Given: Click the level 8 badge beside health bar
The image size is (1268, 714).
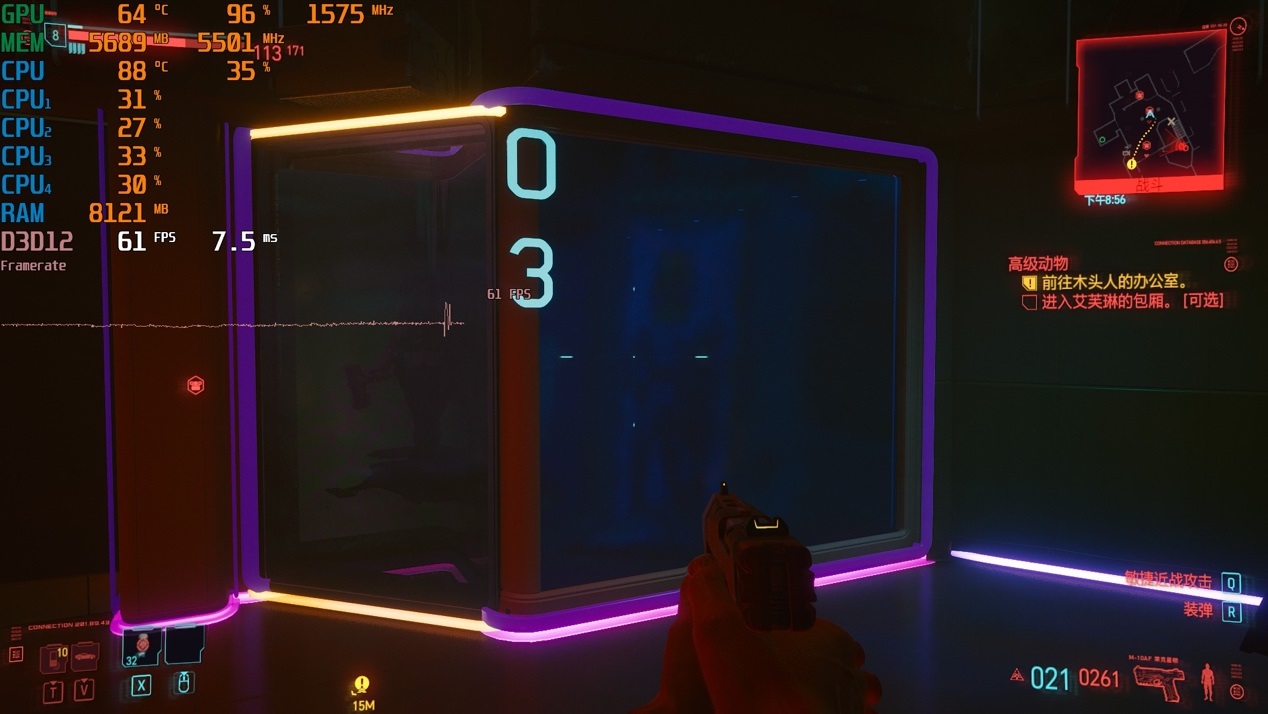Looking at the screenshot, I should pos(56,36).
